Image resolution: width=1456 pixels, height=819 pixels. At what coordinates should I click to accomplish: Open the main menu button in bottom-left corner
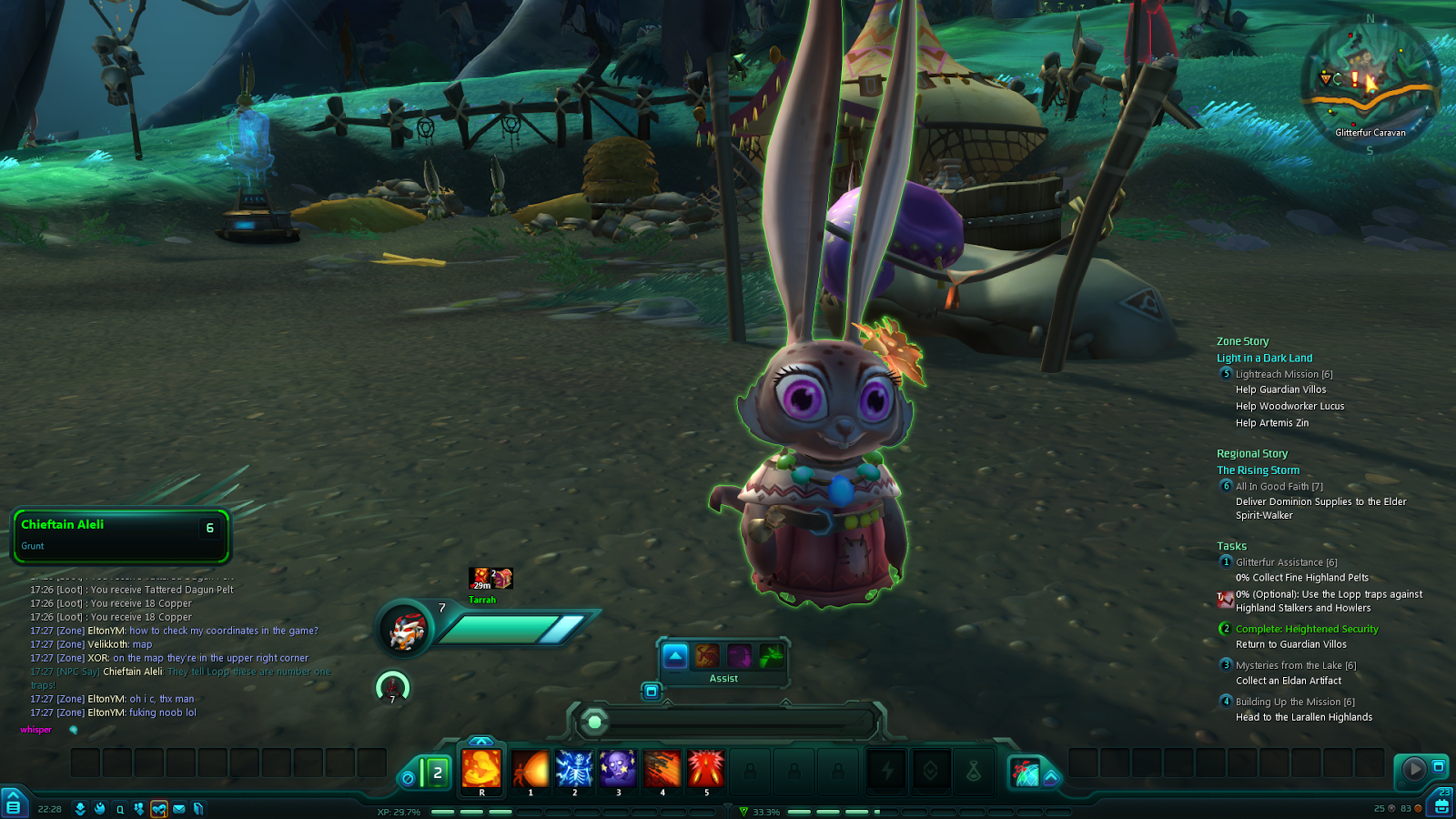(14, 804)
